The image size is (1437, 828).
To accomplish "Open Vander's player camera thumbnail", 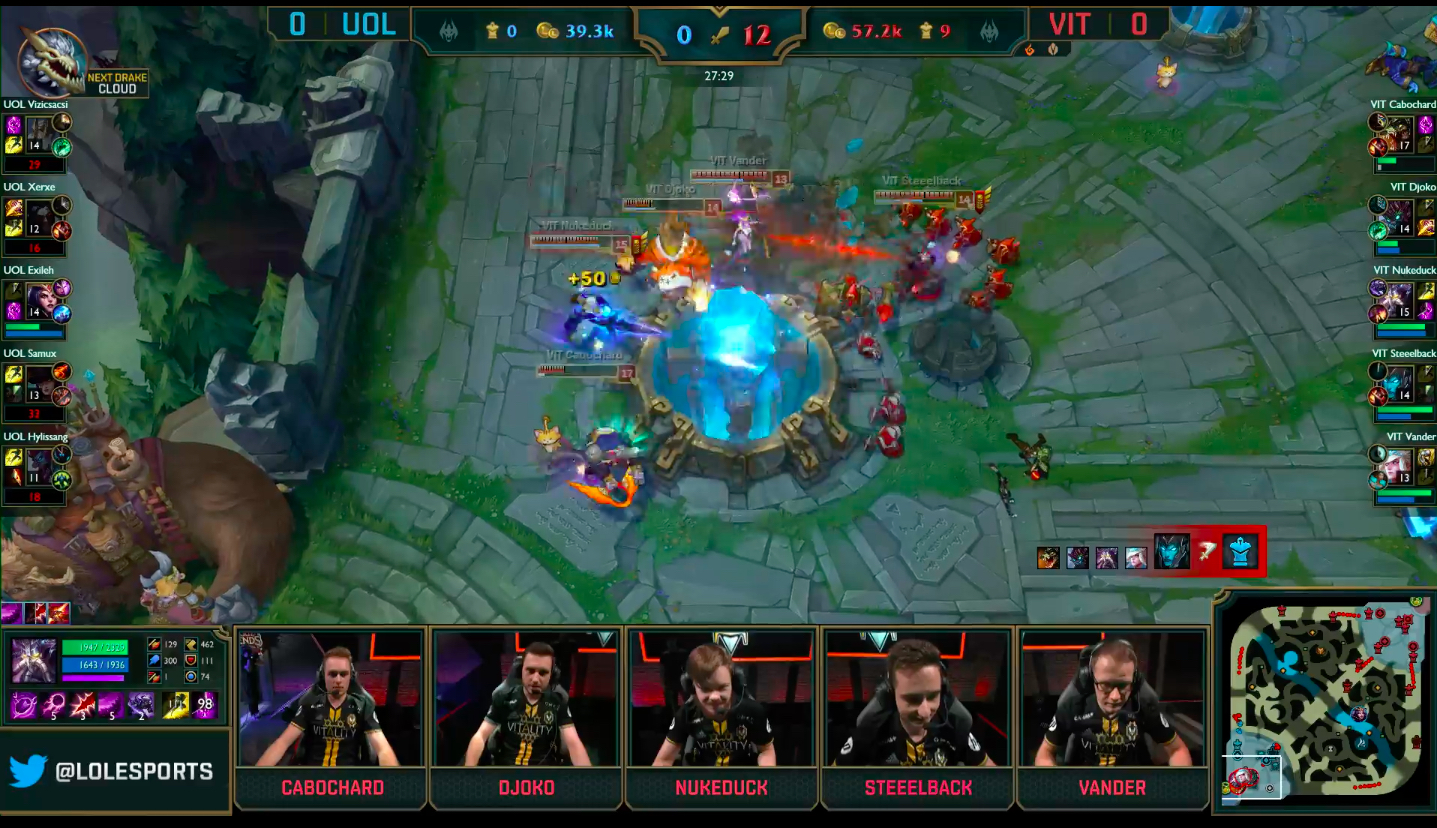I will tap(1111, 698).
